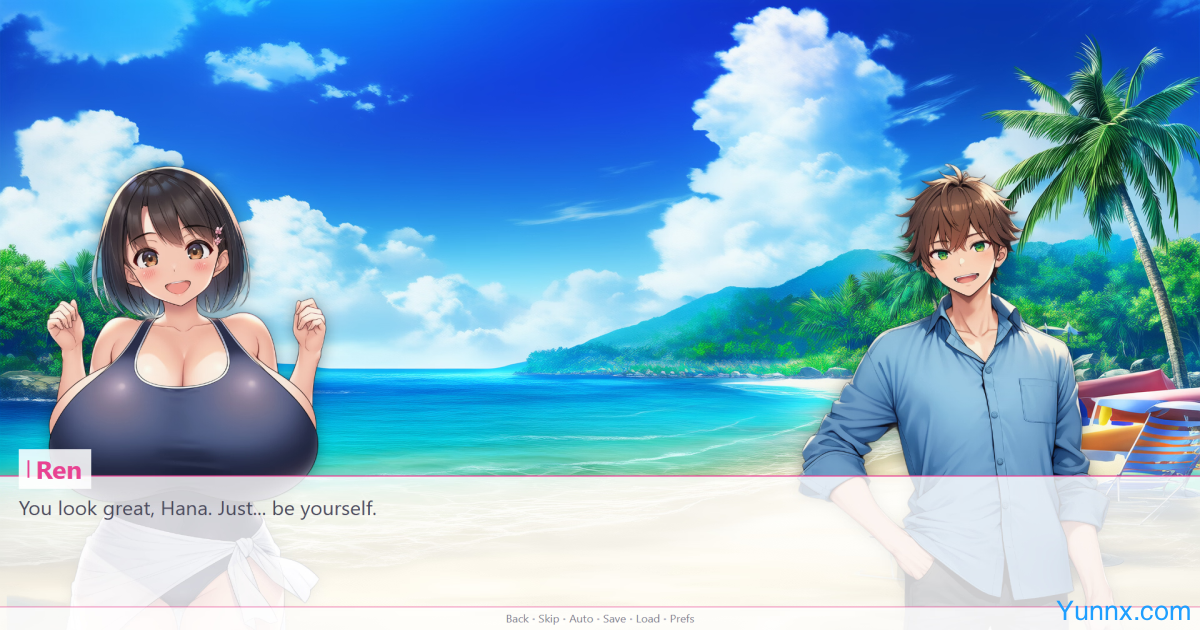Activate Skip in the quick menu

pyautogui.click(x=549, y=619)
